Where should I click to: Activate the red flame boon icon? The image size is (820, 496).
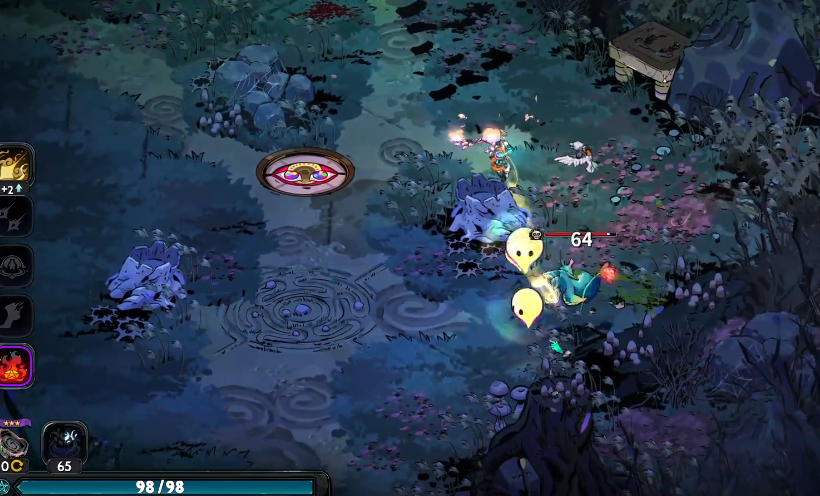click(16, 365)
